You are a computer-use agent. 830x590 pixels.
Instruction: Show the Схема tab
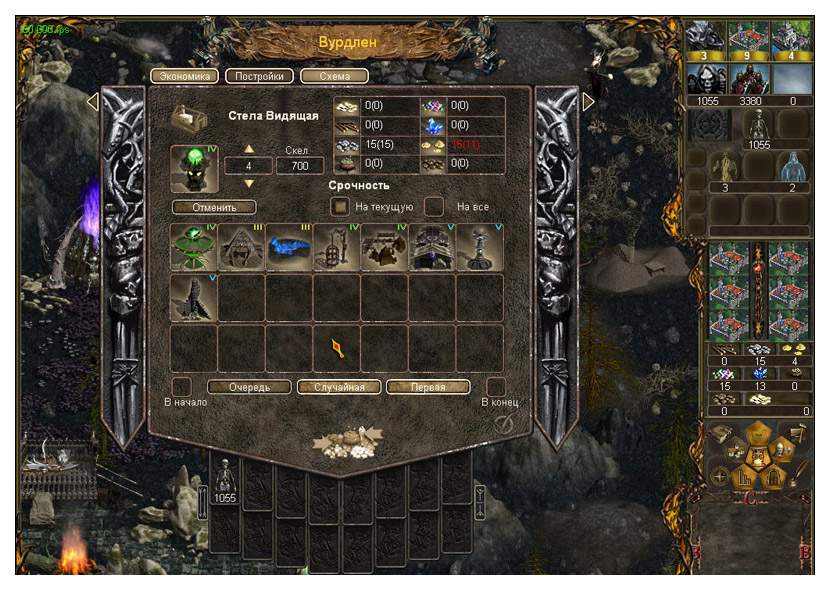(334, 76)
